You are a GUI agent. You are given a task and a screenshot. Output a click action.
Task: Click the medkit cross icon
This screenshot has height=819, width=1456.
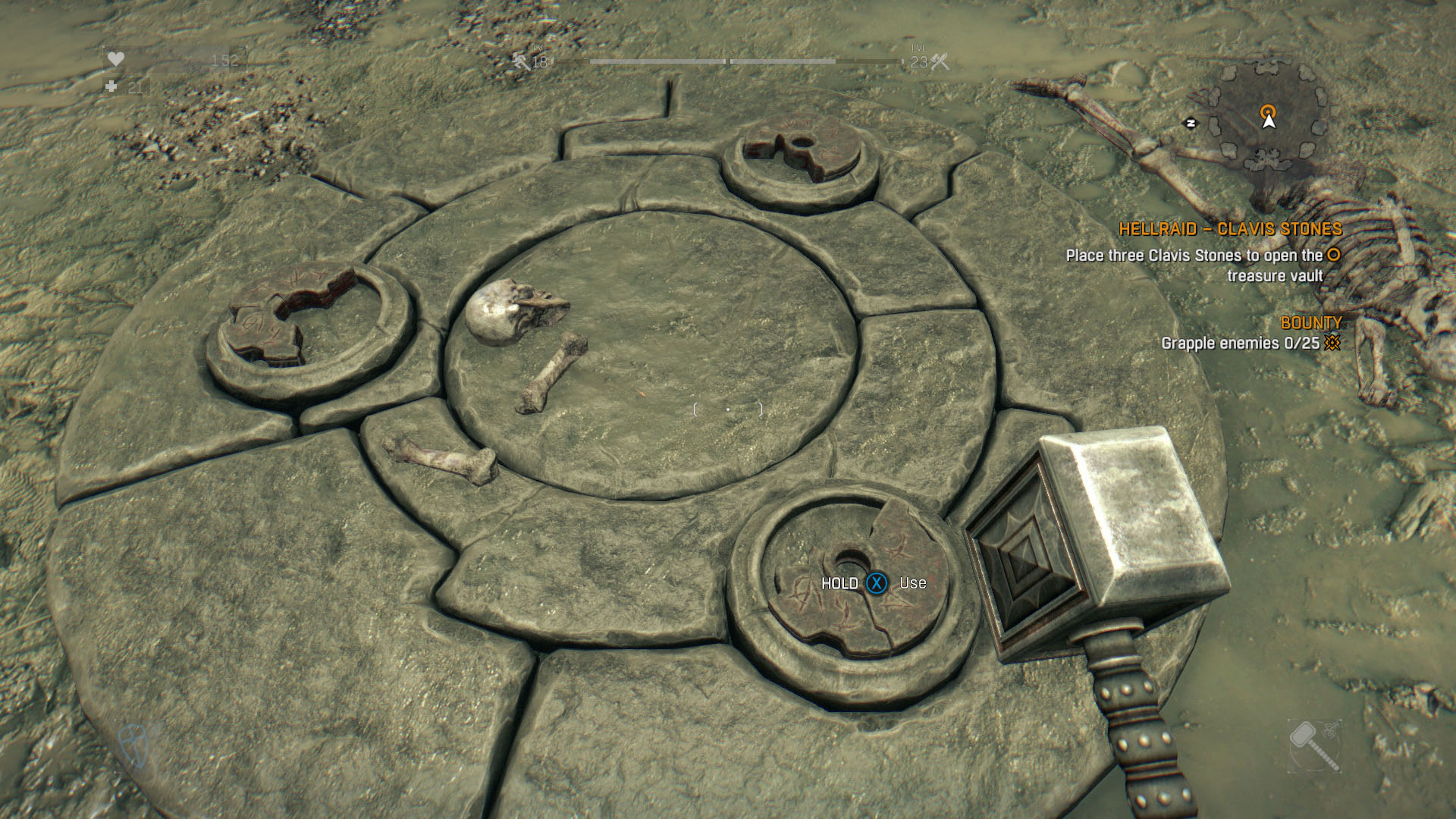[111, 87]
